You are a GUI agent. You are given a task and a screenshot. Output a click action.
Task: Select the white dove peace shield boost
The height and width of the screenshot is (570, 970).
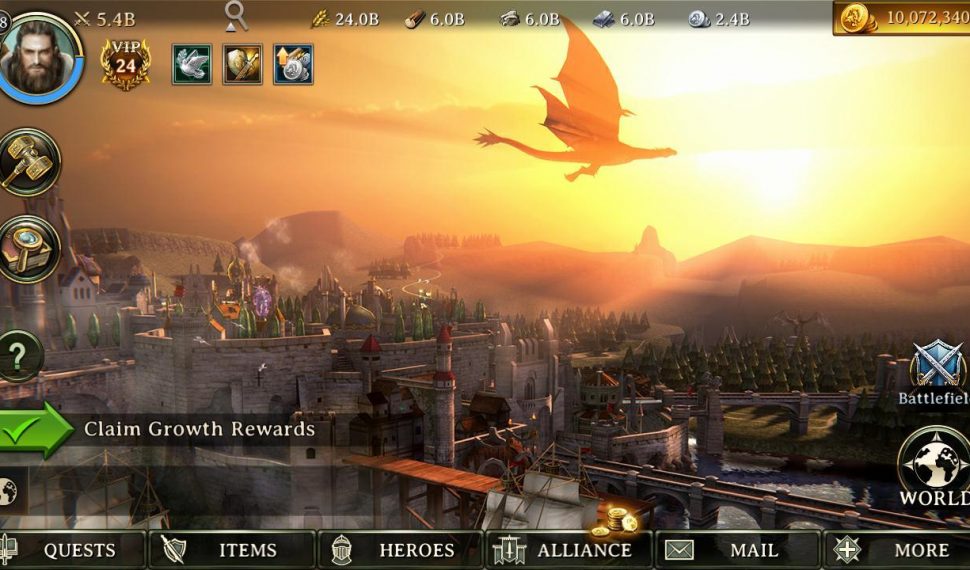pyautogui.click(x=192, y=64)
